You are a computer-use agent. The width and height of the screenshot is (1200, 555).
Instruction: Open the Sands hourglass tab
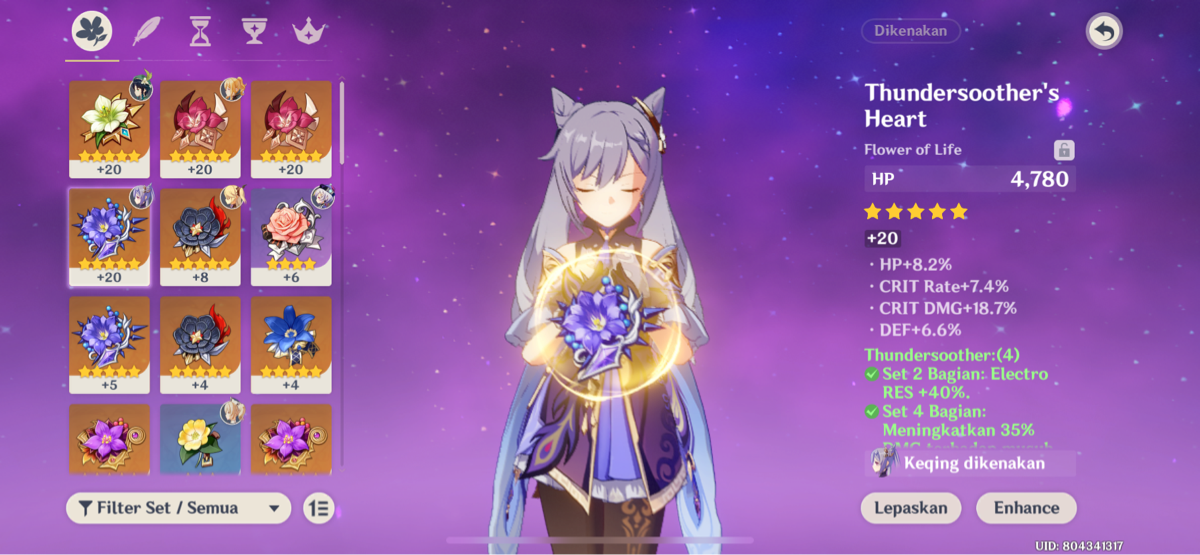tap(200, 32)
